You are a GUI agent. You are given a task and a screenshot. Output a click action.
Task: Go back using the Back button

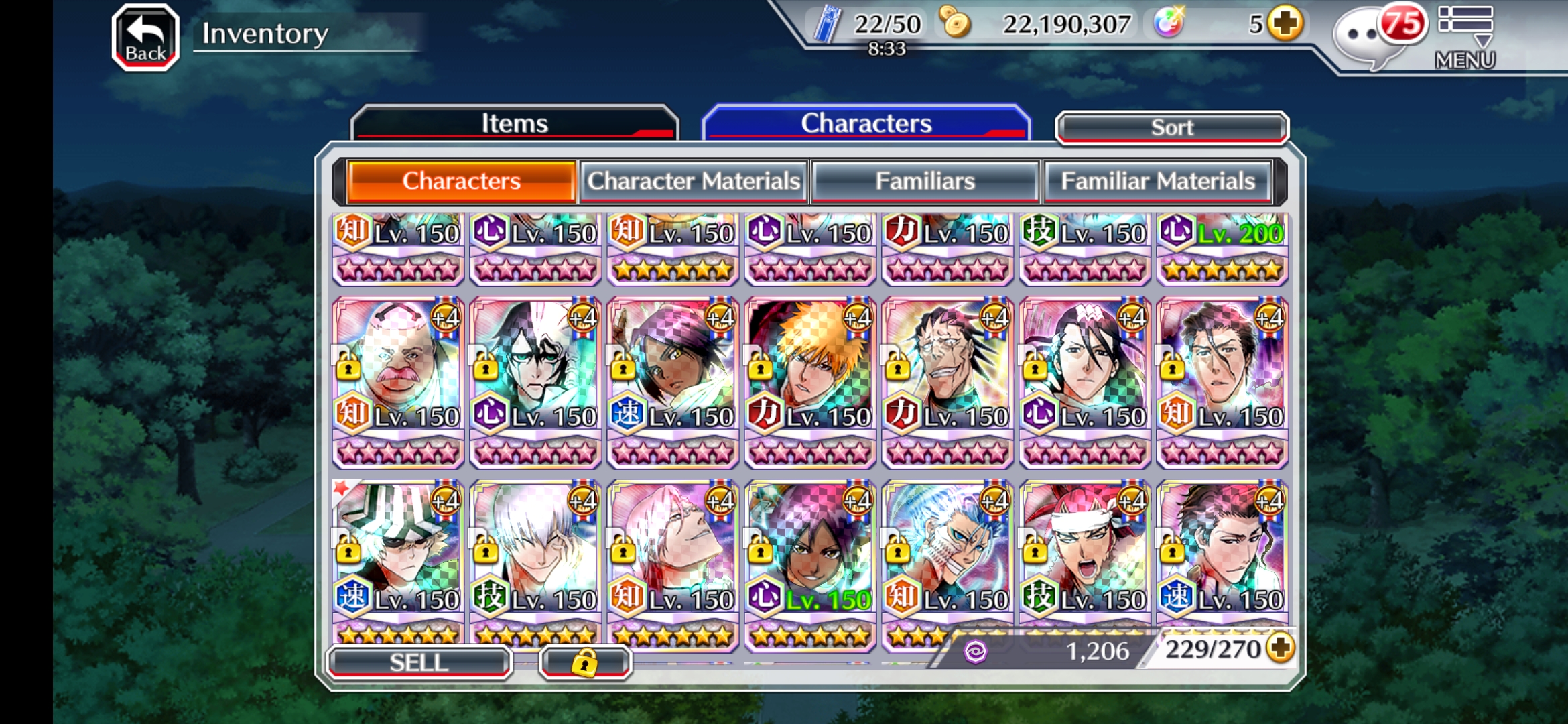pyautogui.click(x=145, y=38)
